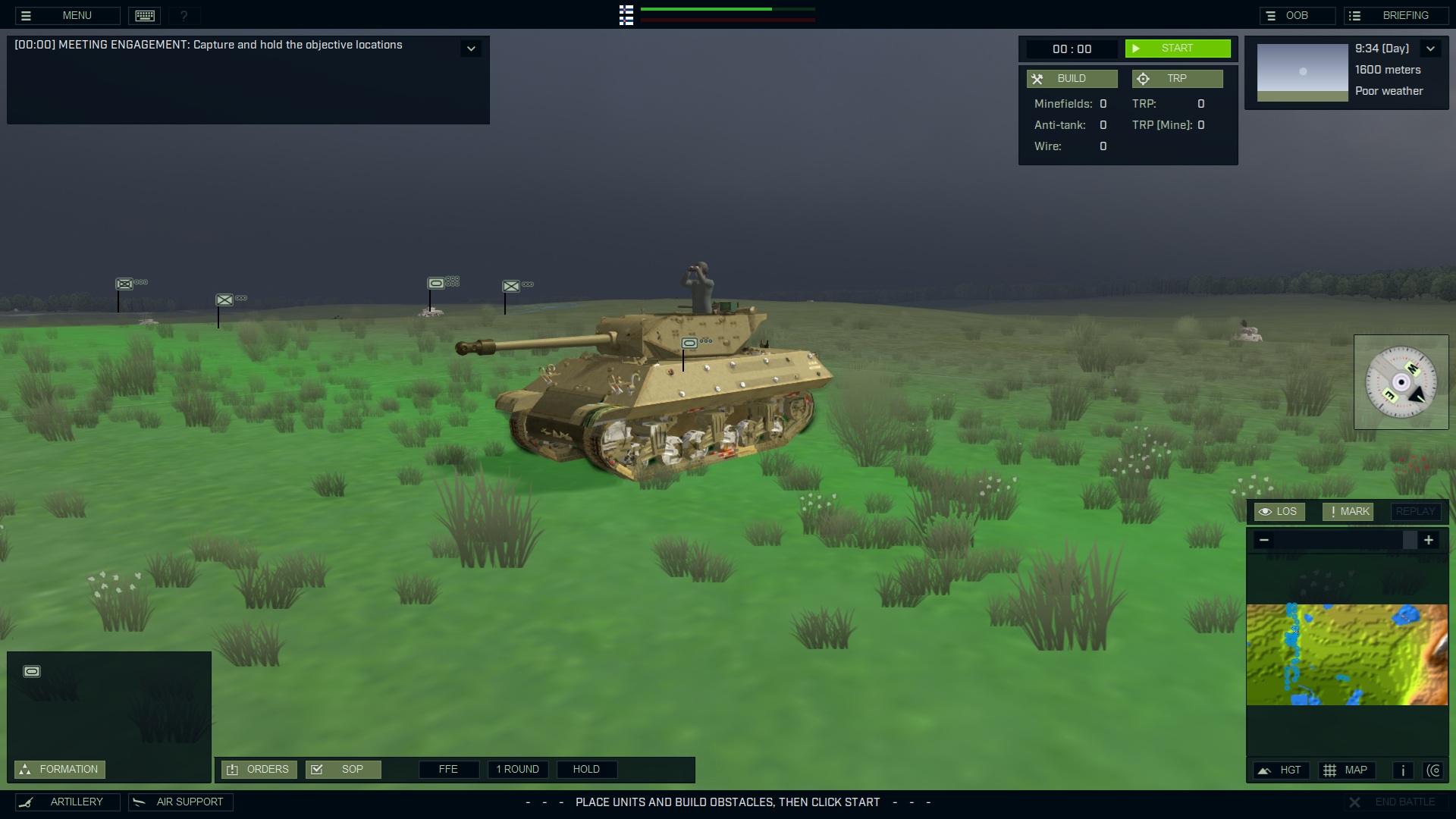Open the BRIEFING screen

tap(1397, 14)
